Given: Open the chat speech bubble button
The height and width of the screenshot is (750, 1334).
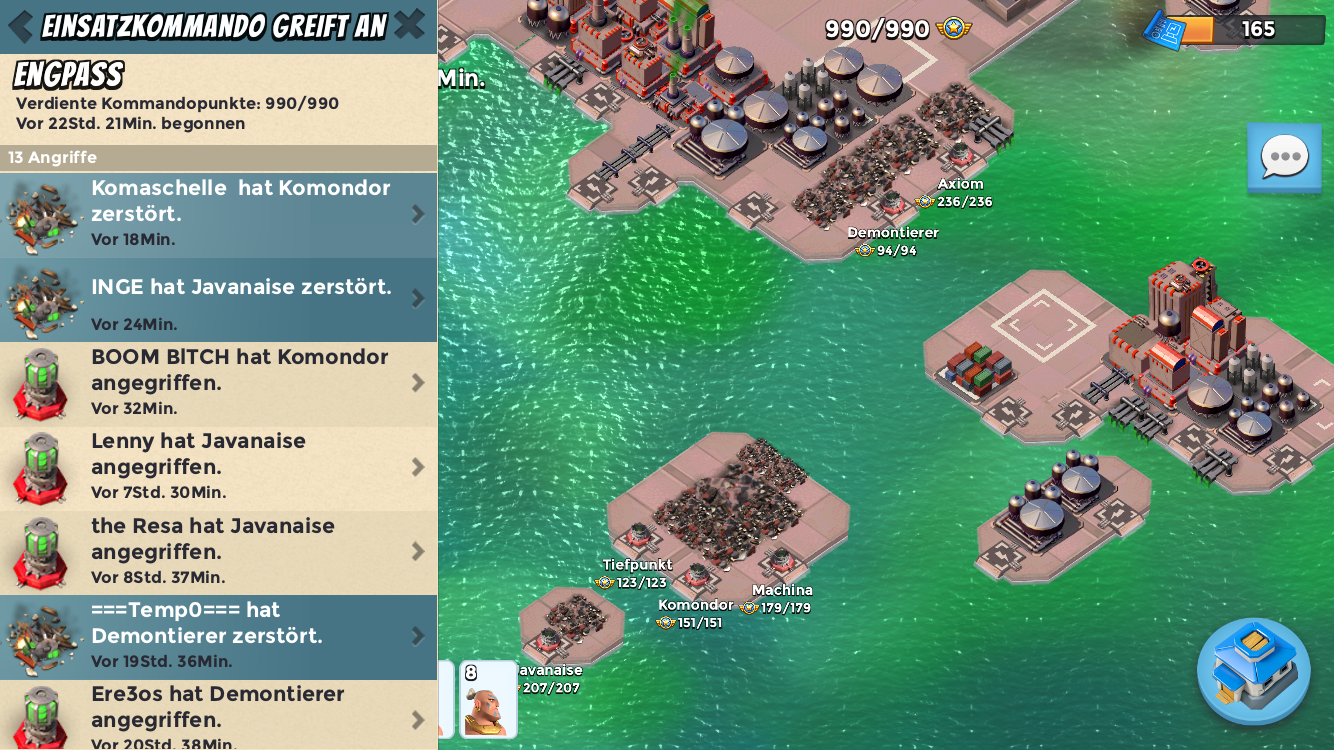Looking at the screenshot, I should pyautogui.click(x=1284, y=157).
